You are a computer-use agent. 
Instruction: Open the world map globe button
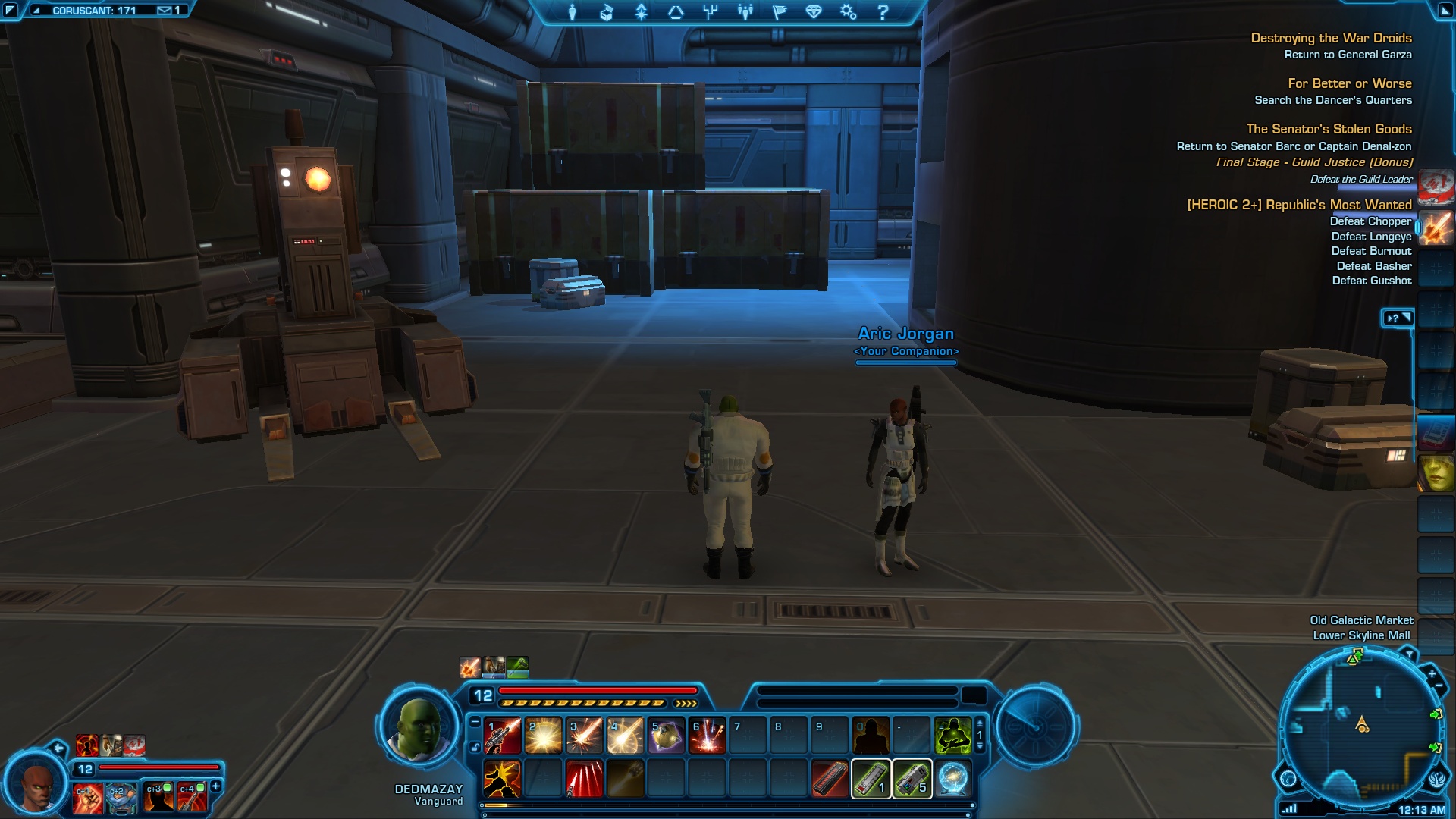point(1288,779)
